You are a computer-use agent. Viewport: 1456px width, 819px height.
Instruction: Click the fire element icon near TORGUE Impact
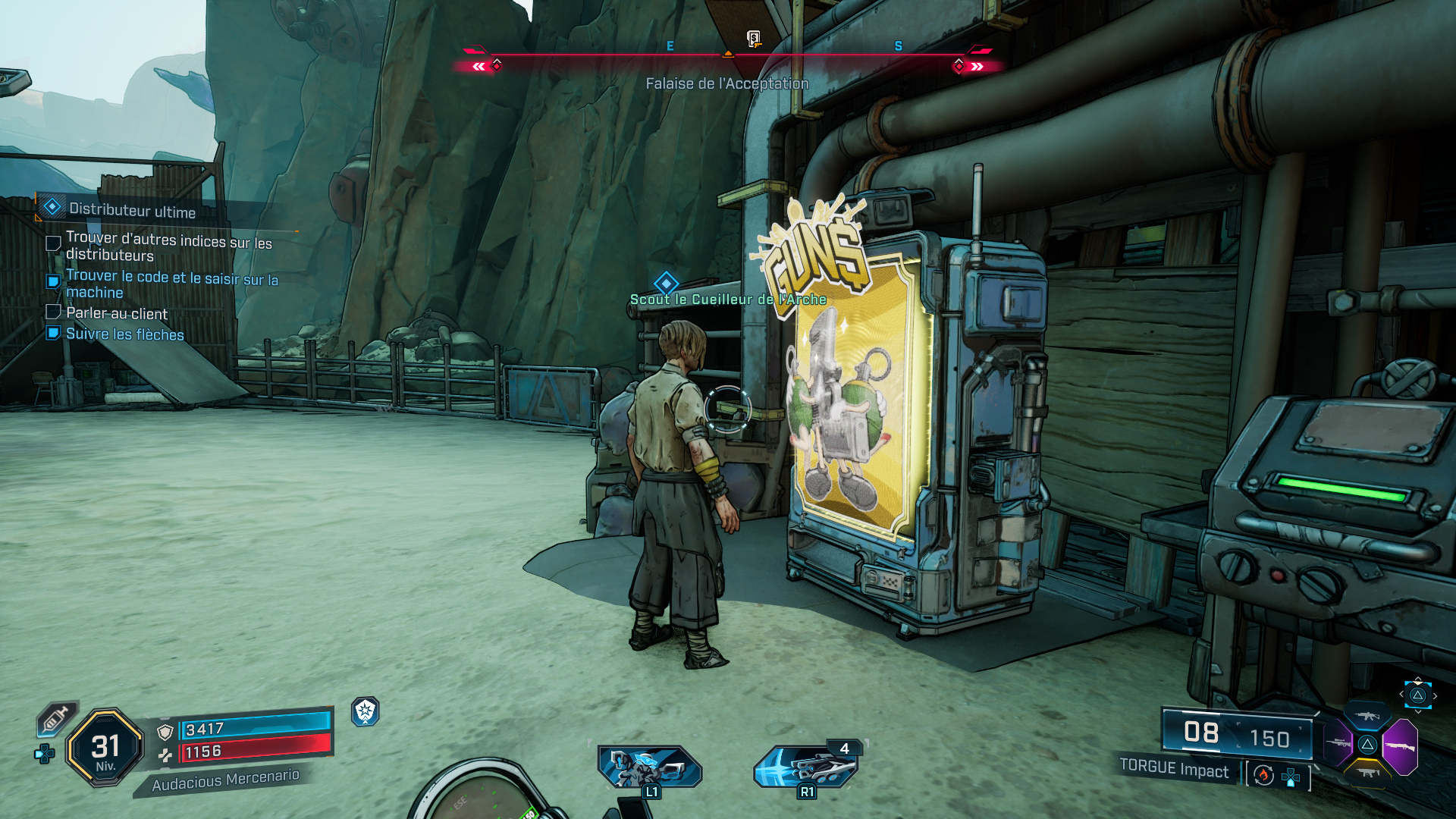point(1263,776)
